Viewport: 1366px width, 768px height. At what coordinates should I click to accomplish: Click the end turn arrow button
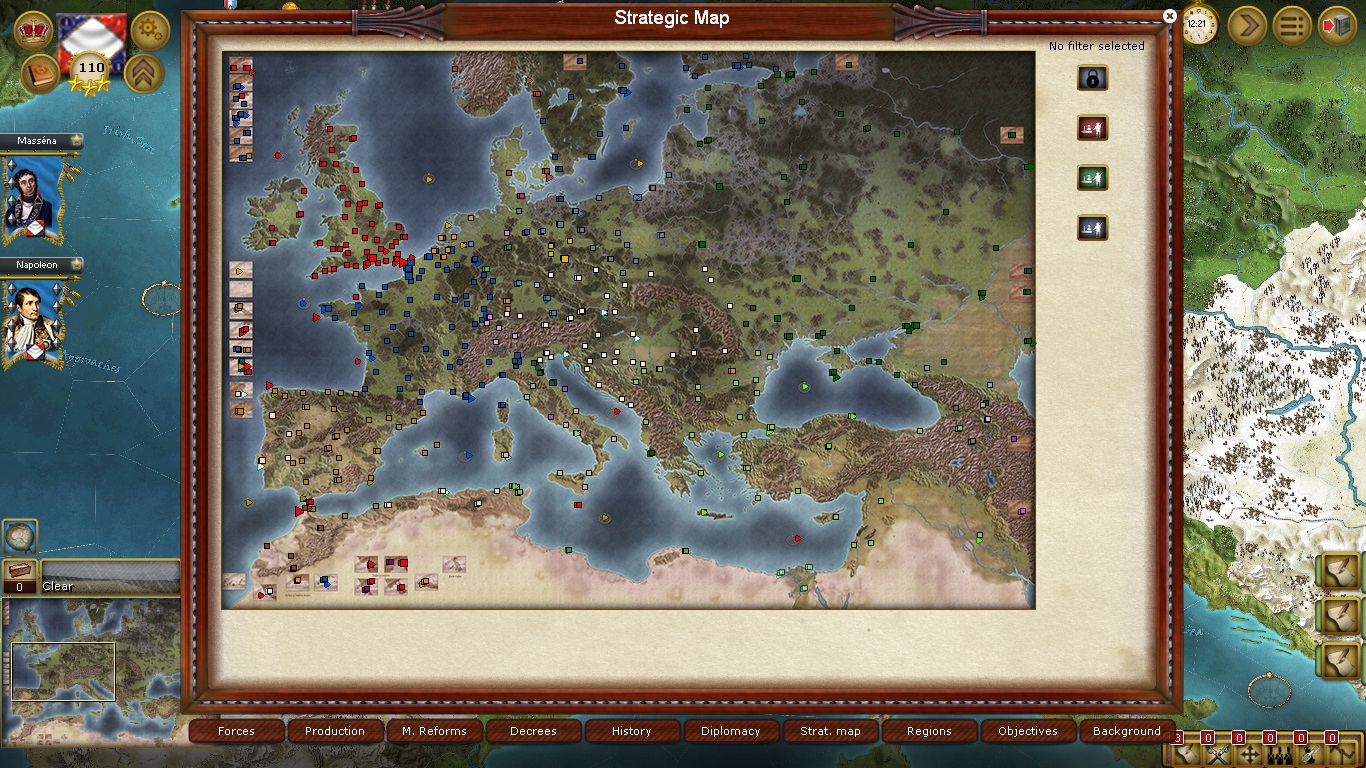point(1247,25)
